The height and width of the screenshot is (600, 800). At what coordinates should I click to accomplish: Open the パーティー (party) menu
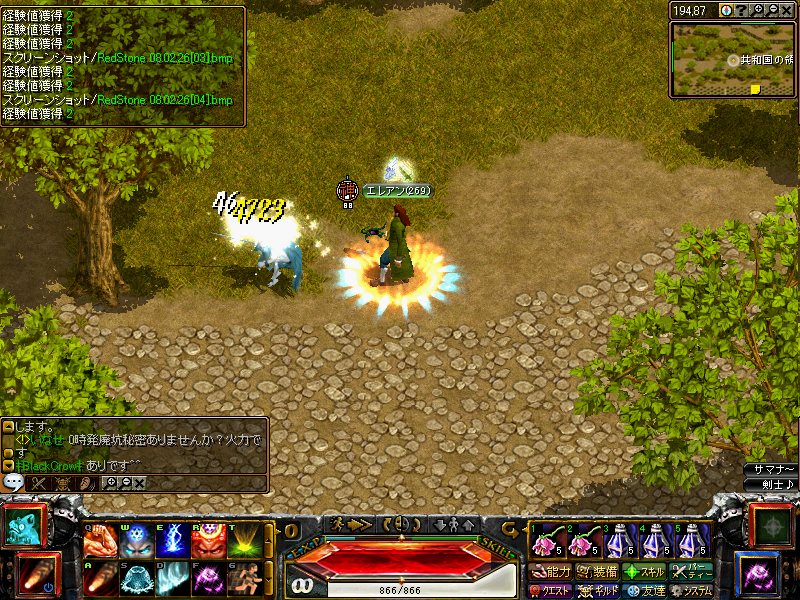691,572
